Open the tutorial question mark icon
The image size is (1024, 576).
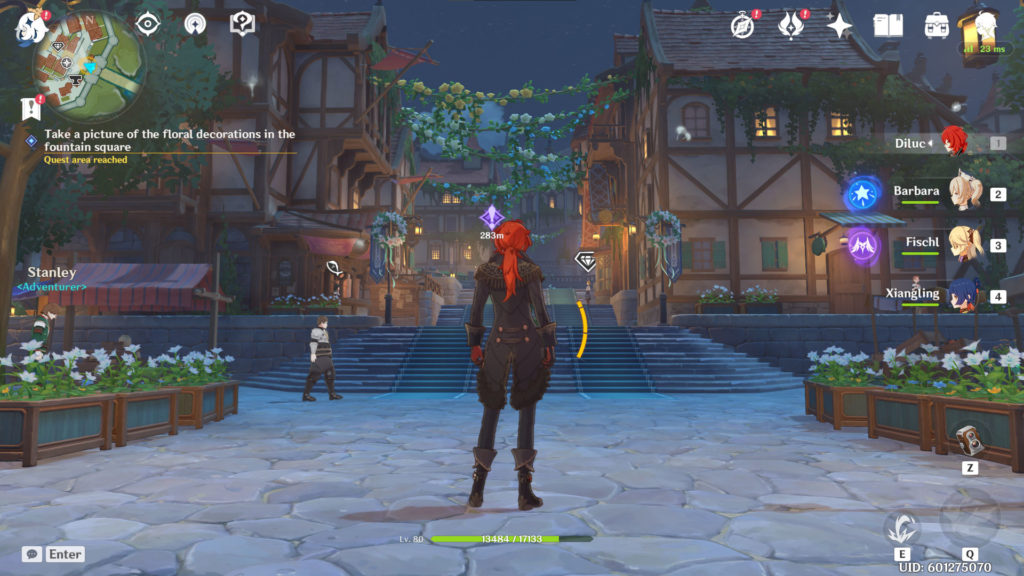[x=243, y=23]
